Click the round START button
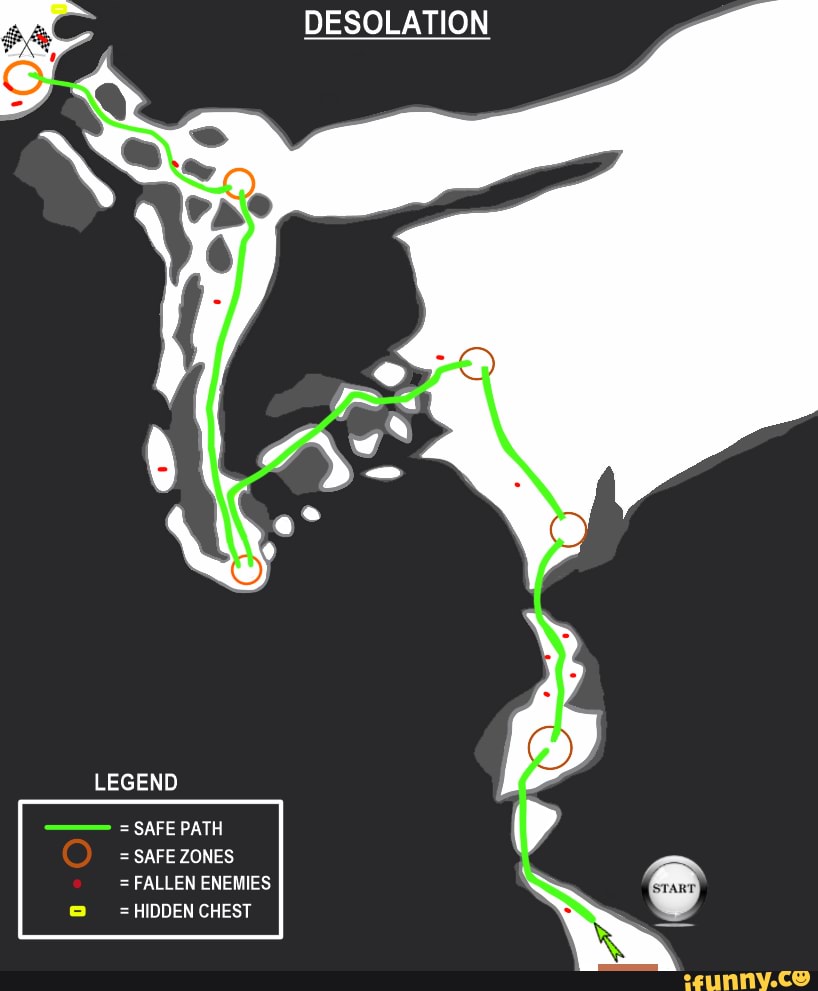Viewport: 818px width, 991px height. [x=674, y=887]
